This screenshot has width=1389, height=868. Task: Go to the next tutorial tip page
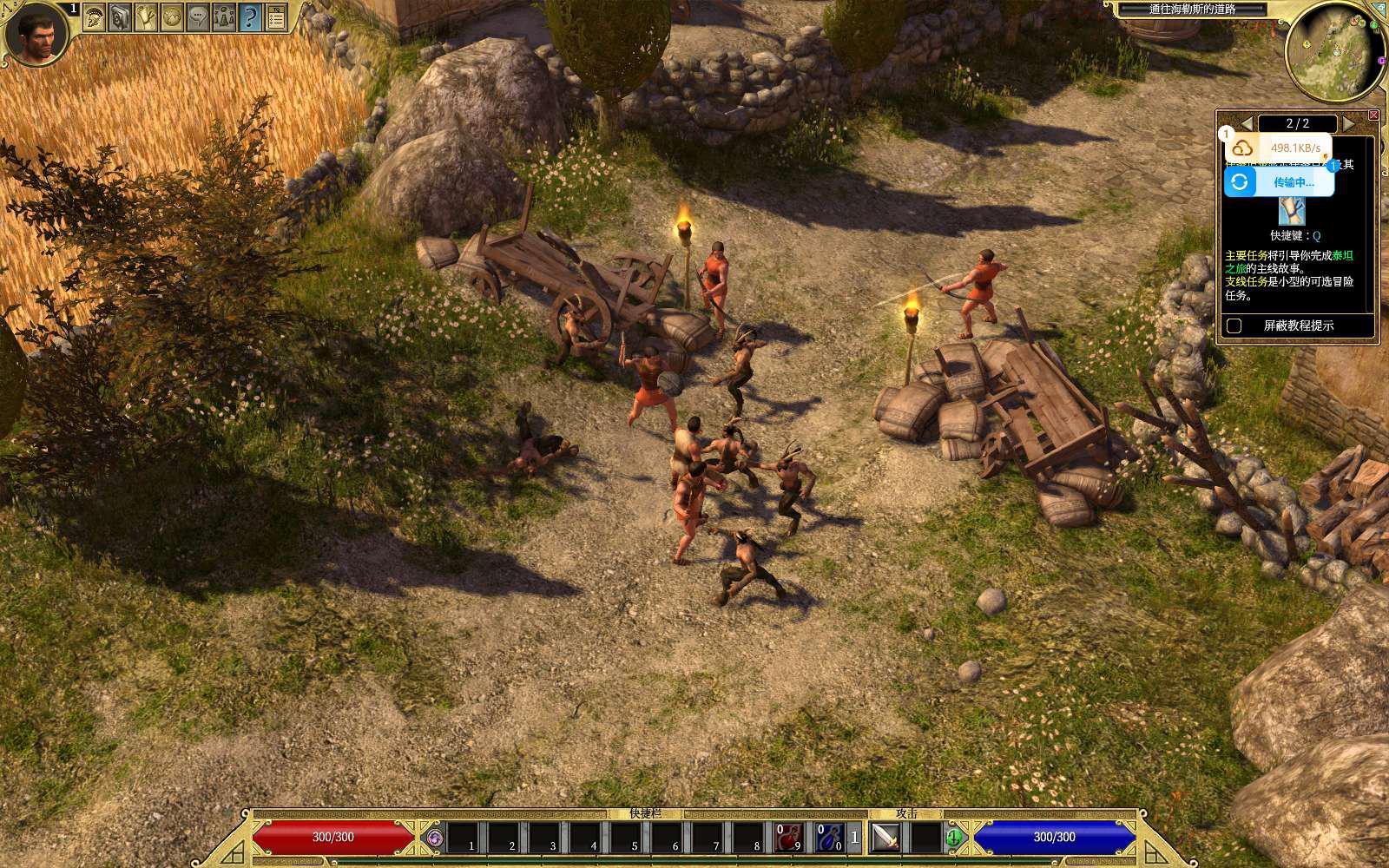1348,123
